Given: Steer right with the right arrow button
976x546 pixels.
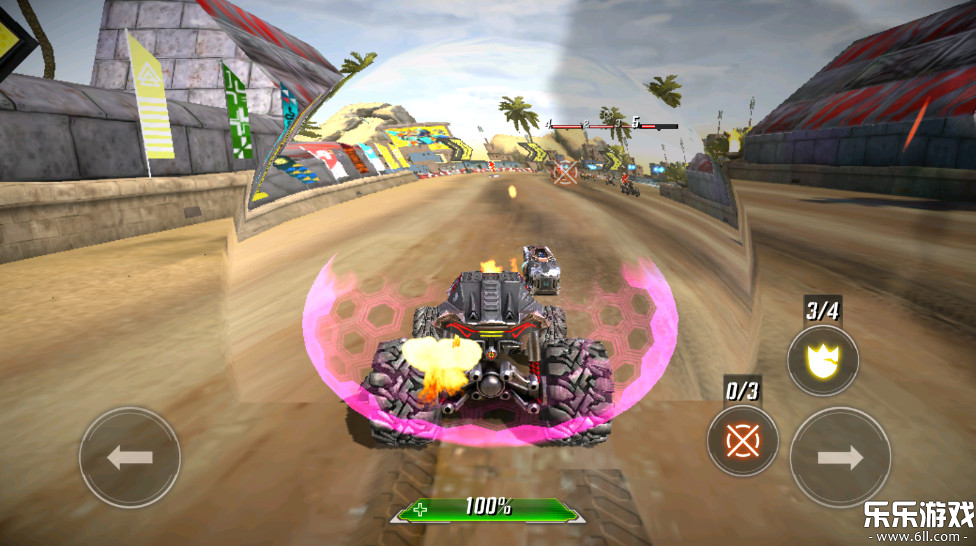Looking at the screenshot, I should pyautogui.click(x=840, y=458).
